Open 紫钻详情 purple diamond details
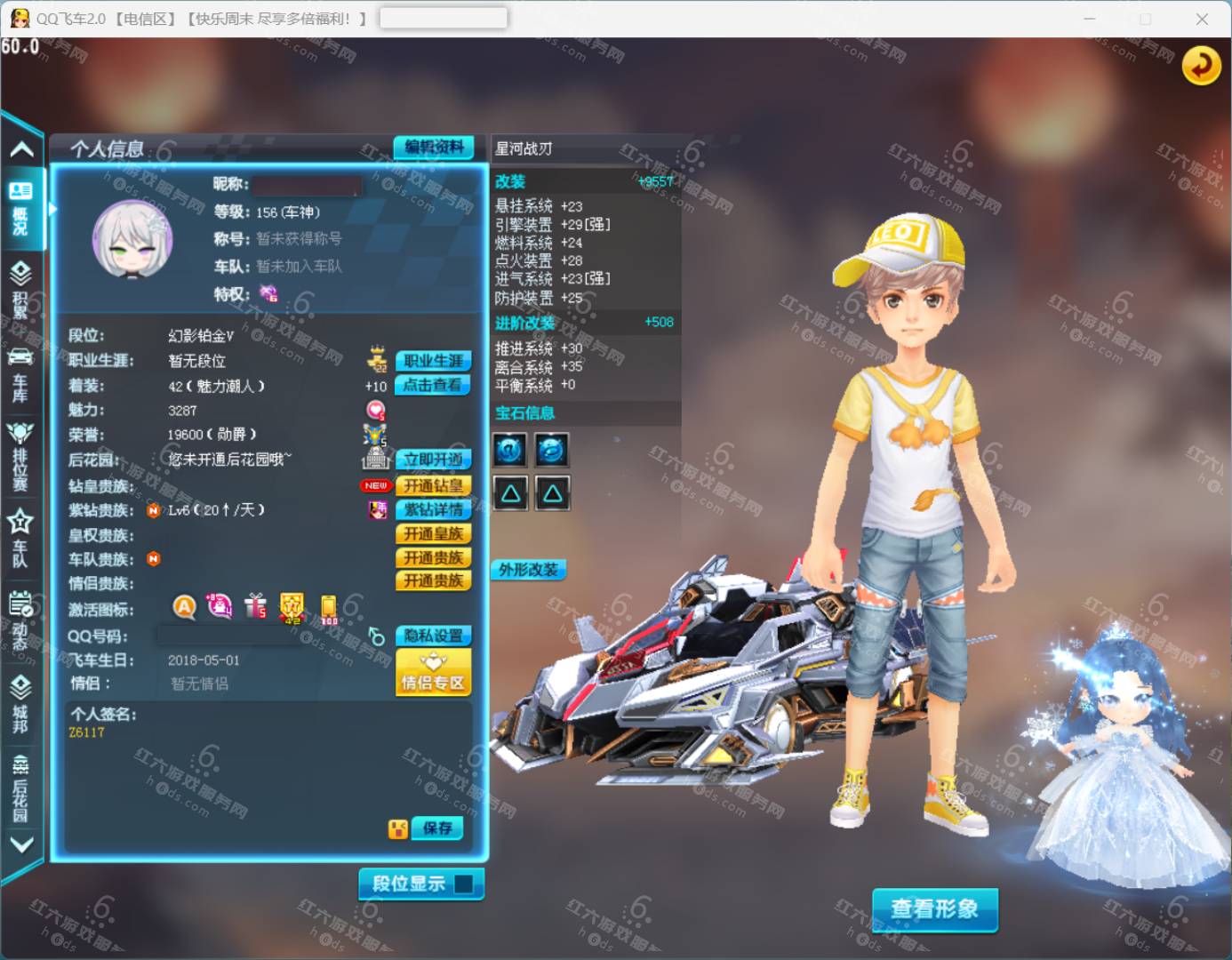 [x=433, y=509]
